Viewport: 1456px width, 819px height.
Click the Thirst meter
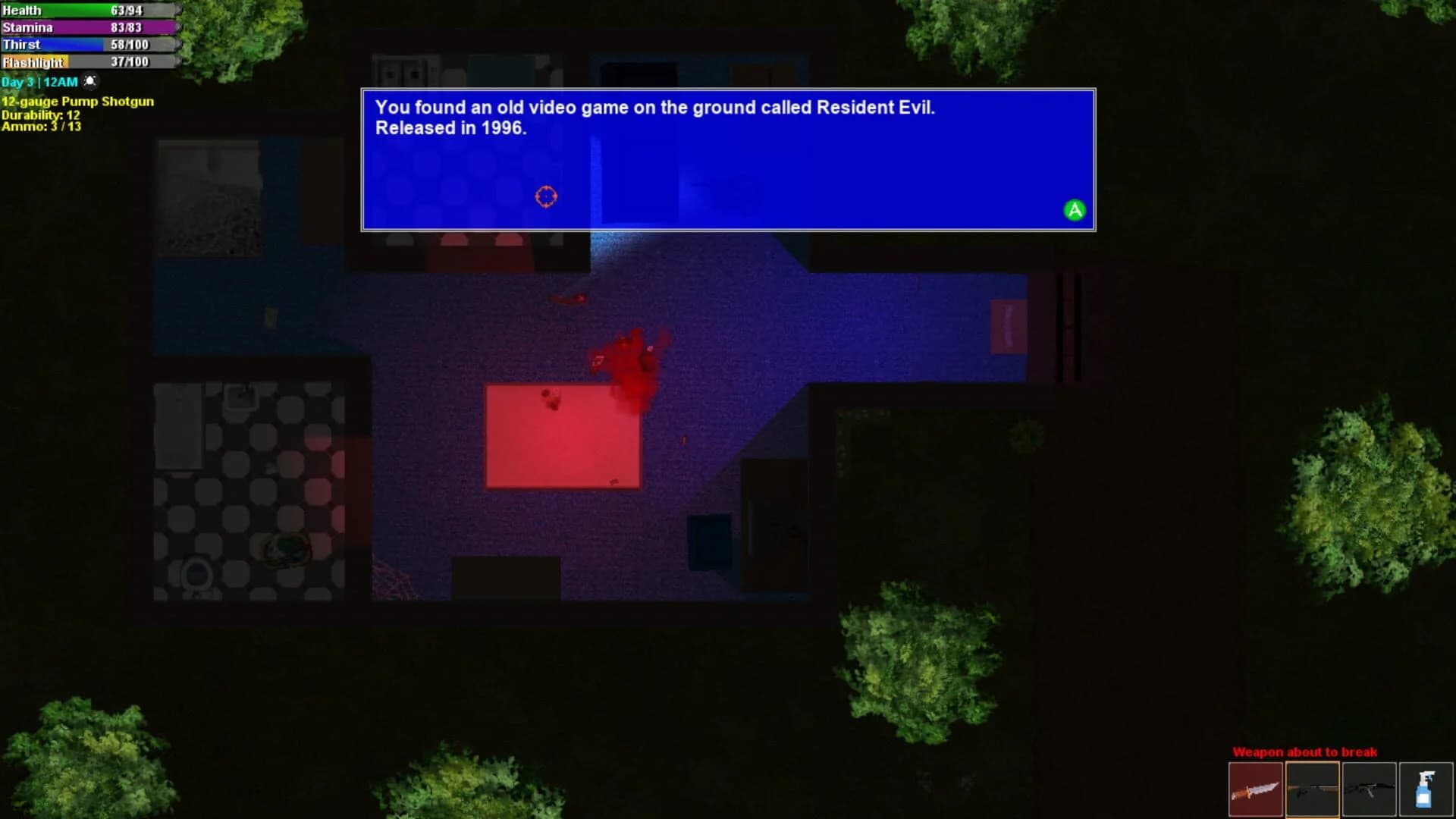pos(87,45)
